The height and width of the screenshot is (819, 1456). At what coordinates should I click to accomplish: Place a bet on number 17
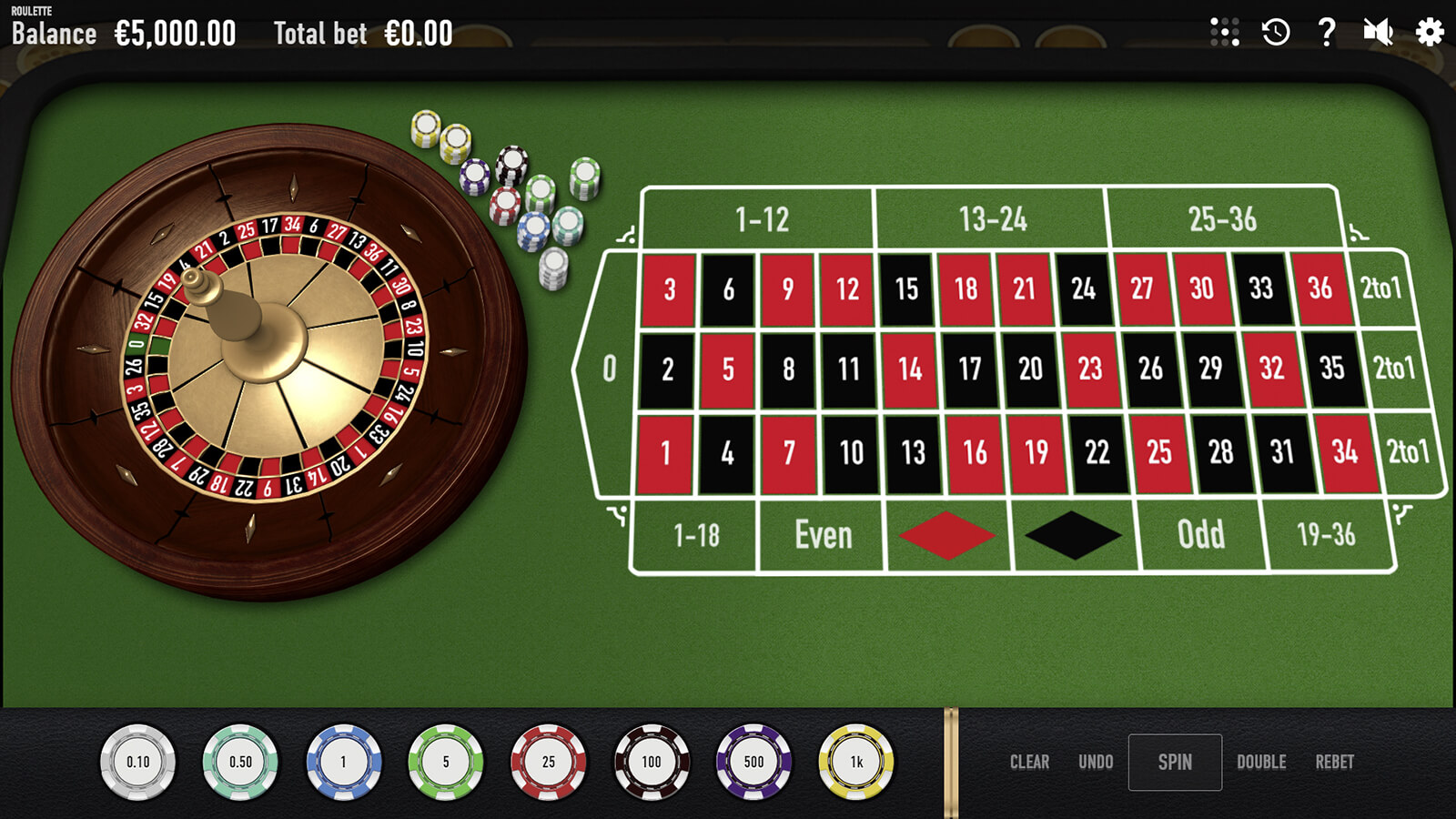[x=970, y=369]
